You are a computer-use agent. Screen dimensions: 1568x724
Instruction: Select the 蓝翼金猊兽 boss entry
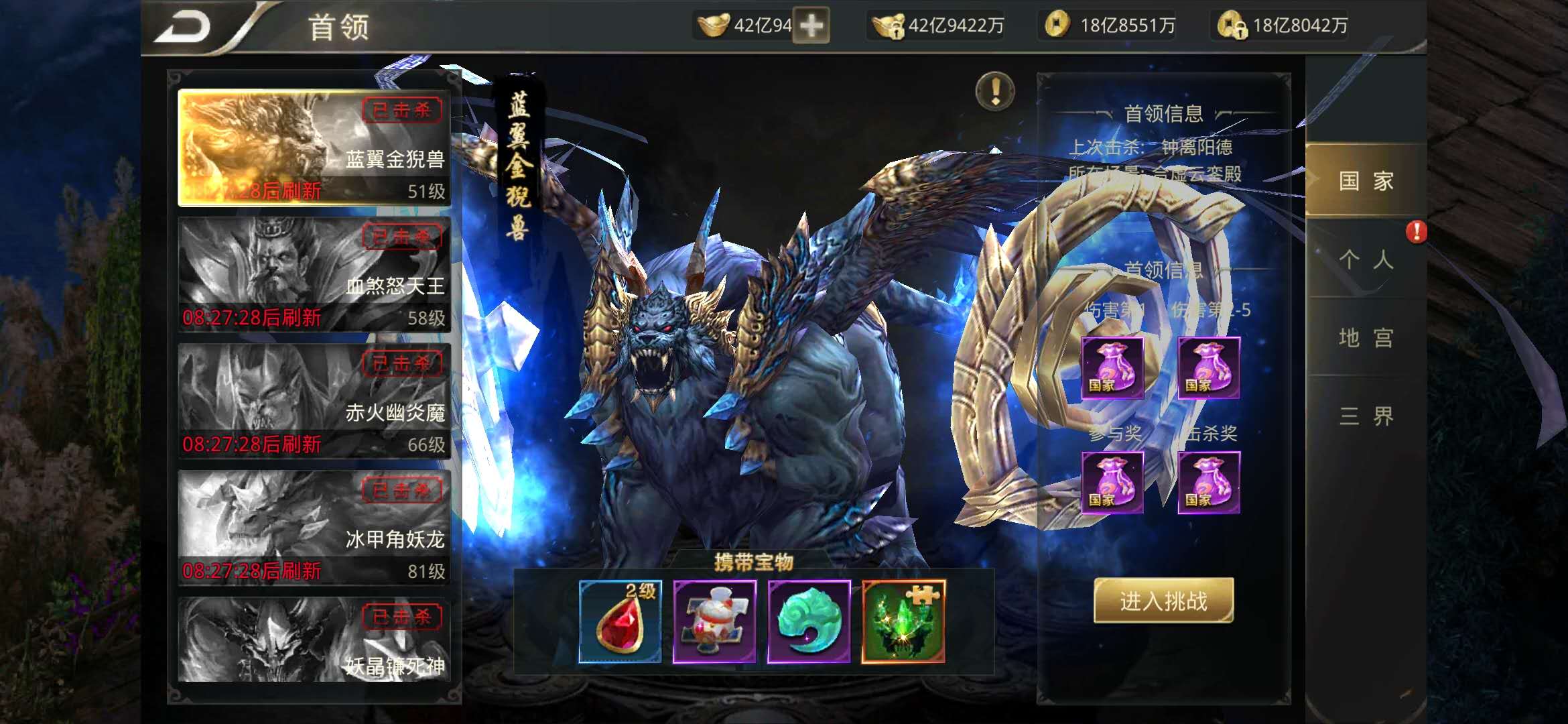tap(314, 147)
